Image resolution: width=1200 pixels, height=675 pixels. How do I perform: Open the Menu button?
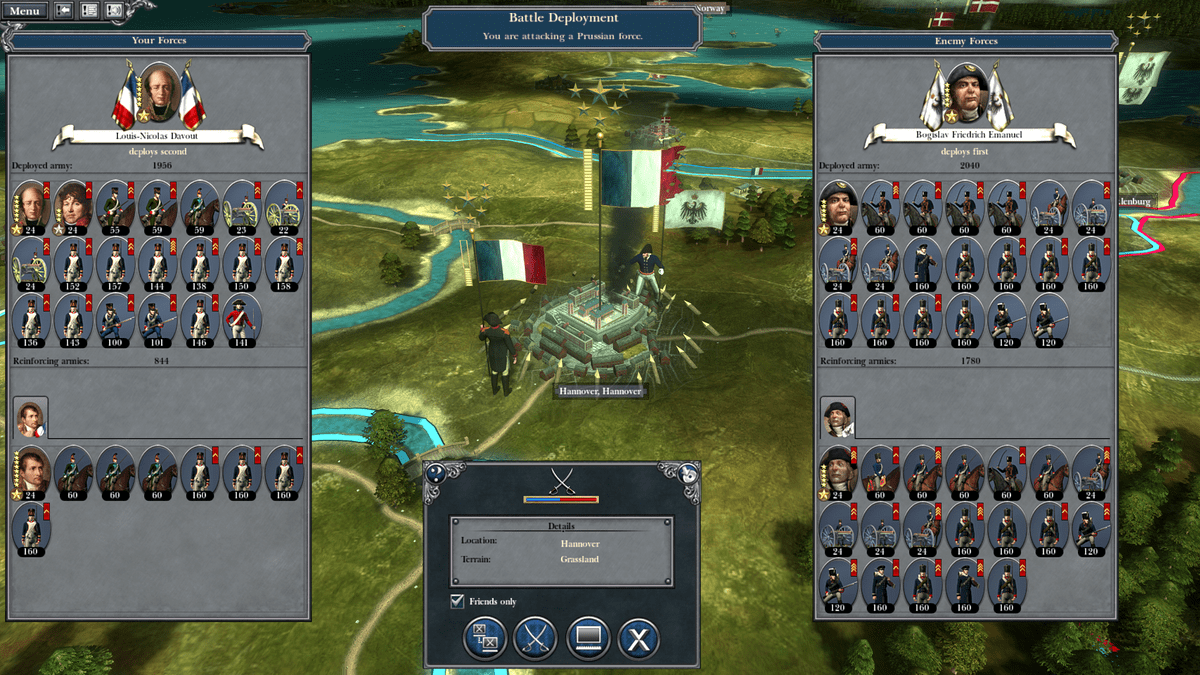(25, 11)
